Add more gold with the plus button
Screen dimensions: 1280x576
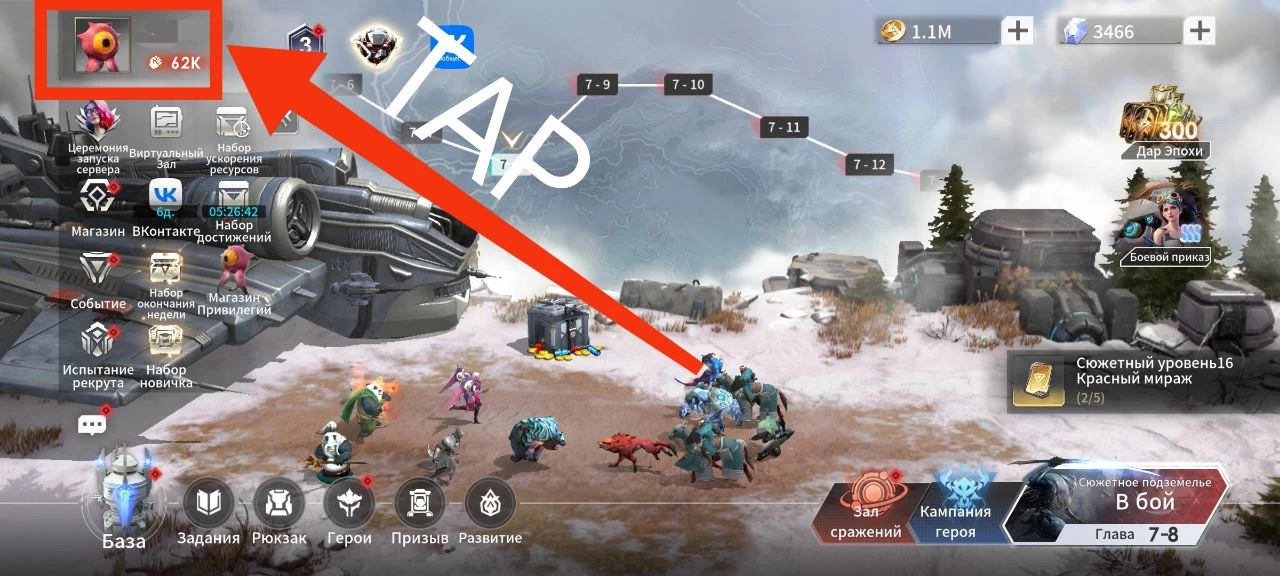click(1018, 31)
